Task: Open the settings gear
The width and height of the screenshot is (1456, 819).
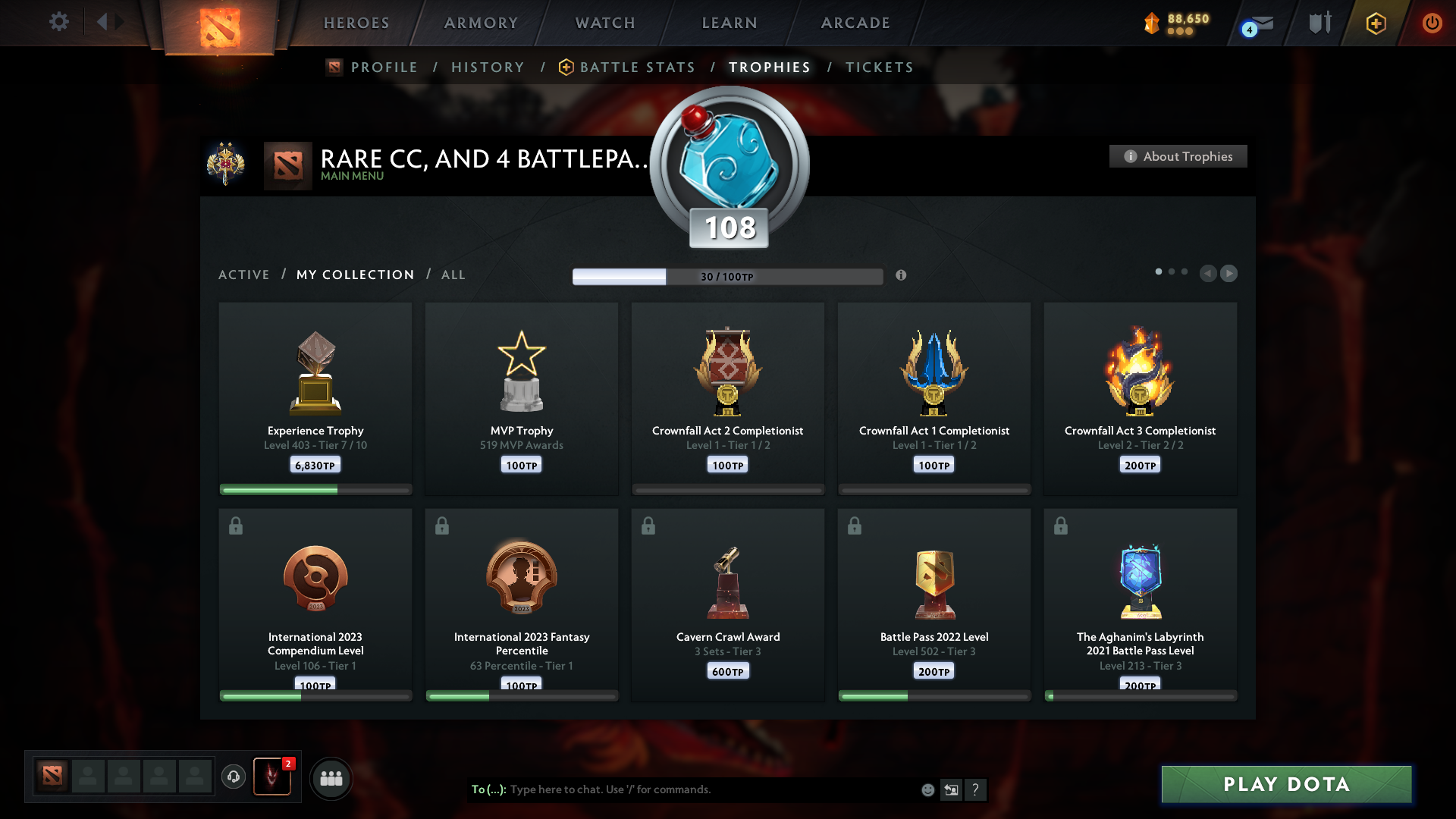Action: click(x=59, y=22)
